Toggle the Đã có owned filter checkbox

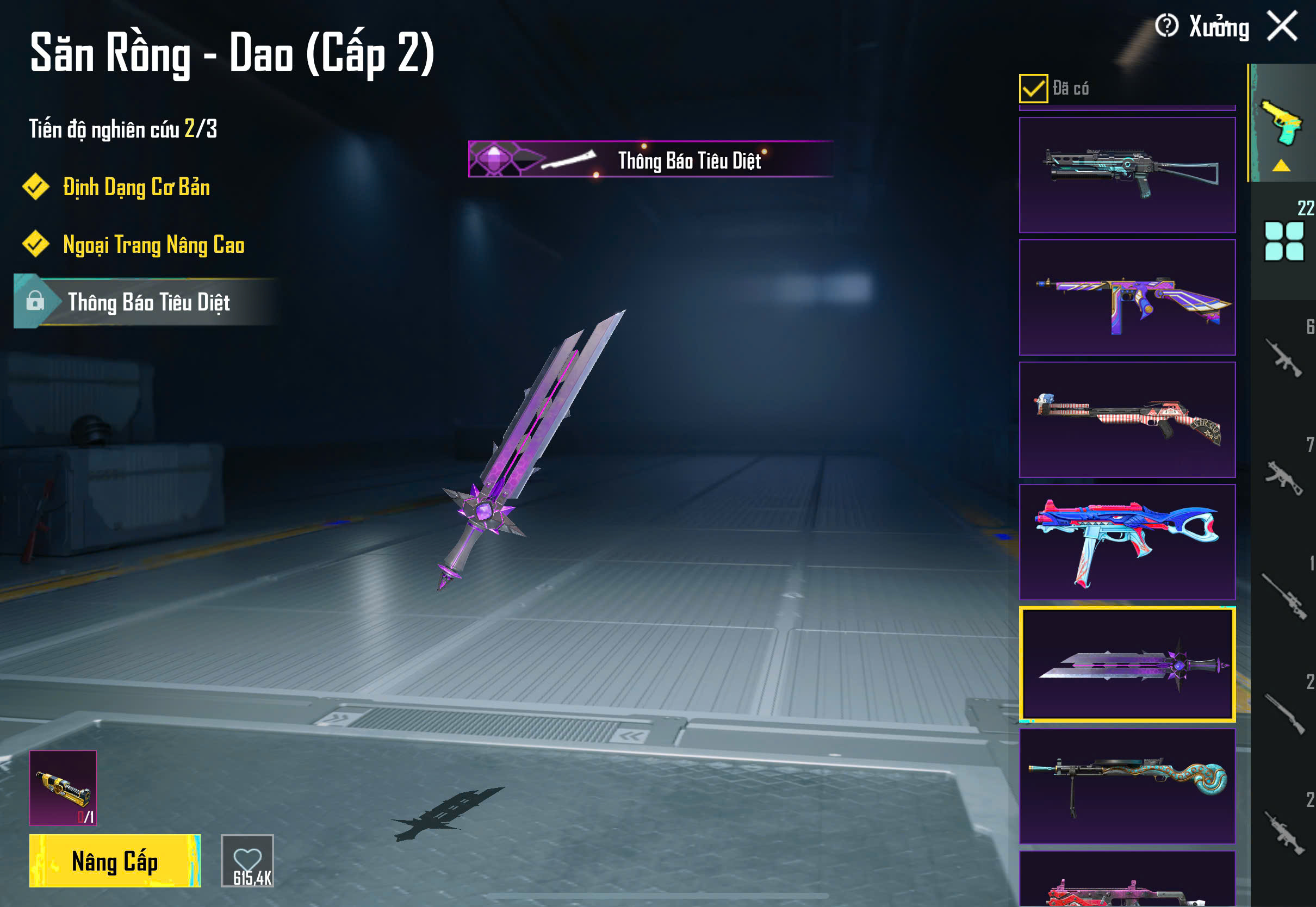1033,89
